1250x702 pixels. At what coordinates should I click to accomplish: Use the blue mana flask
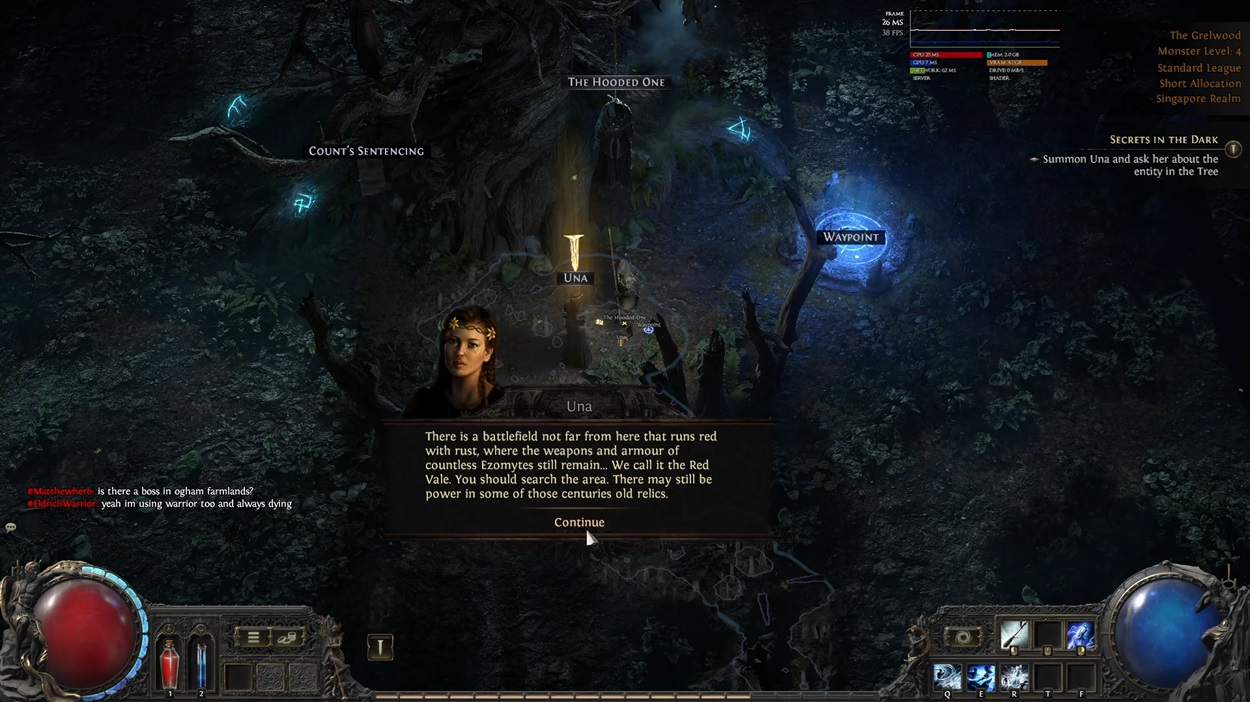tap(201, 662)
